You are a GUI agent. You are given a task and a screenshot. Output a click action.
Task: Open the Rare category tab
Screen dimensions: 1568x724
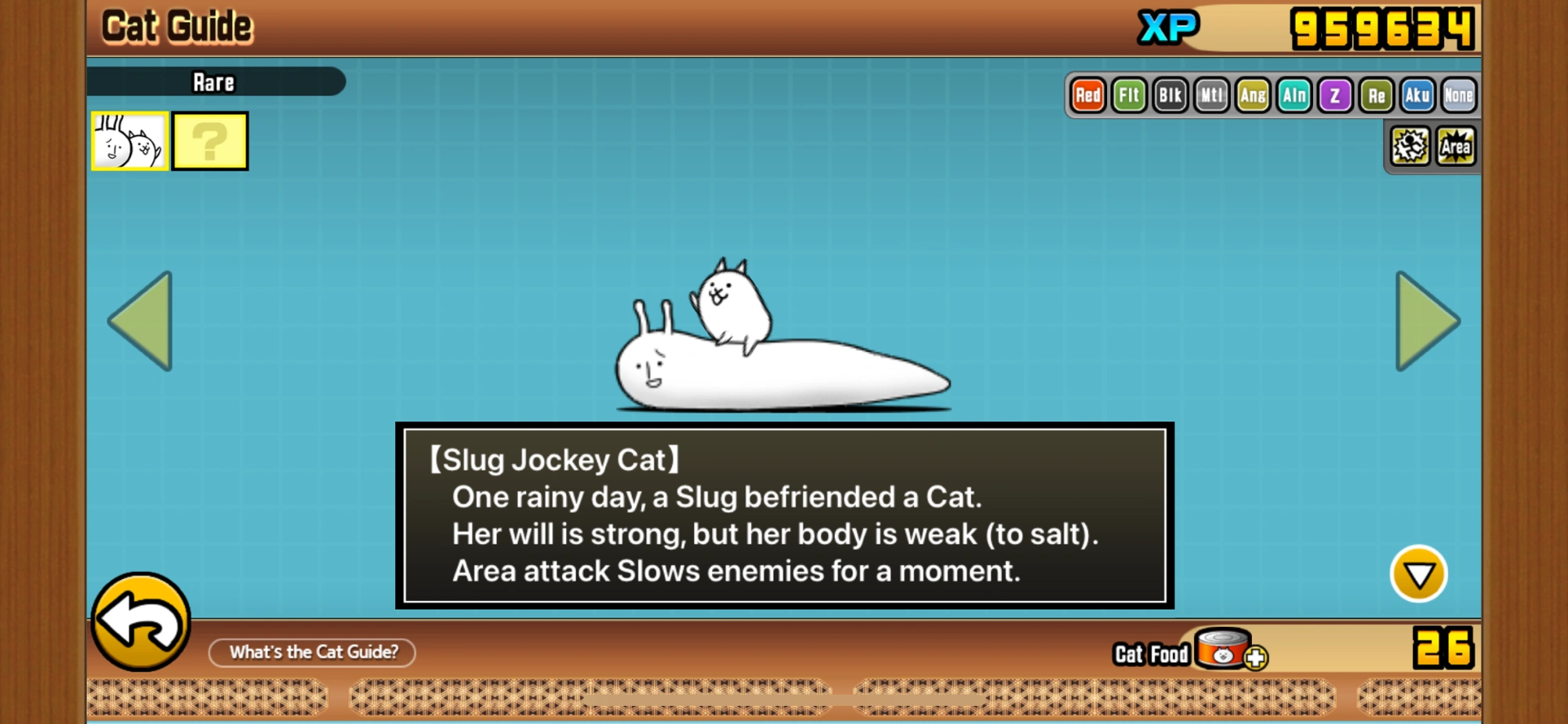pyautogui.click(x=214, y=83)
